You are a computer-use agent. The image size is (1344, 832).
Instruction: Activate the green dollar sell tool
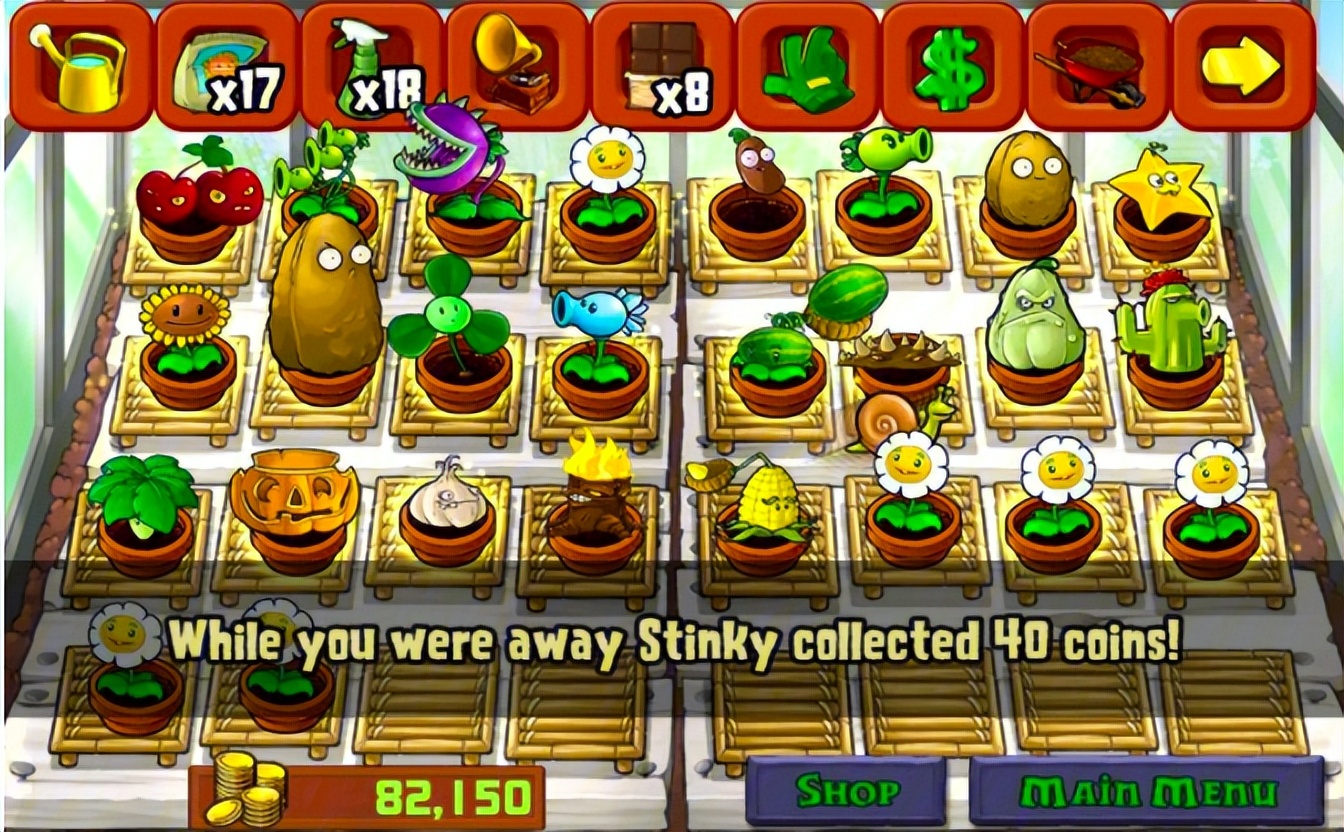[951, 68]
